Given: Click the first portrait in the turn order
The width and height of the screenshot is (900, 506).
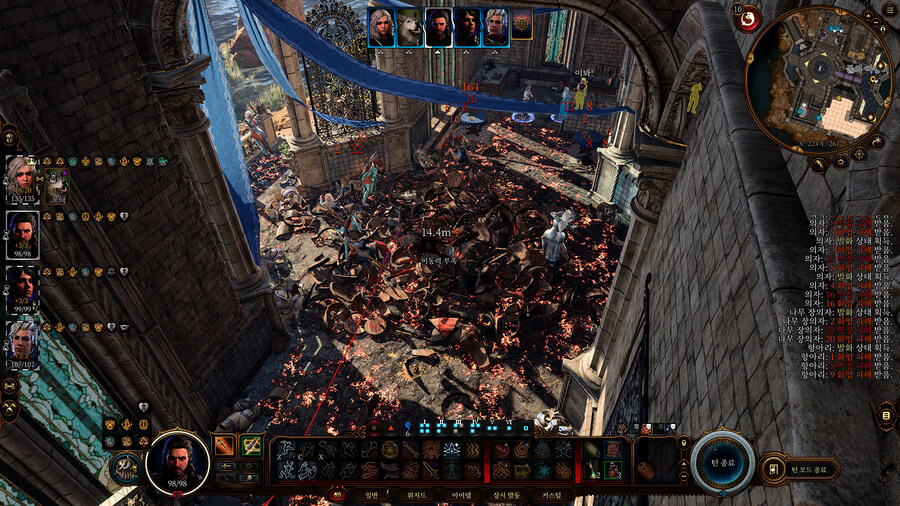Looking at the screenshot, I should point(380,27).
